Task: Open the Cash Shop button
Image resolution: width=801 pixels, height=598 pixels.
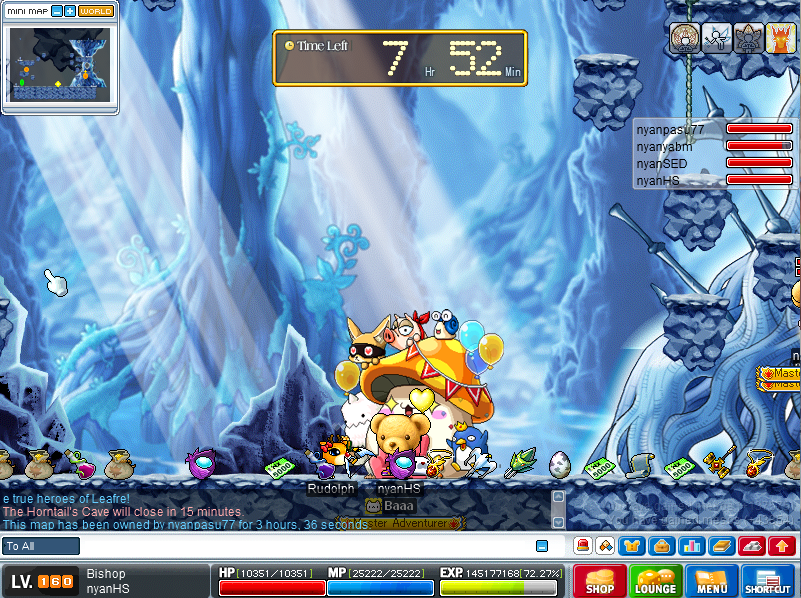Action: coord(600,581)
